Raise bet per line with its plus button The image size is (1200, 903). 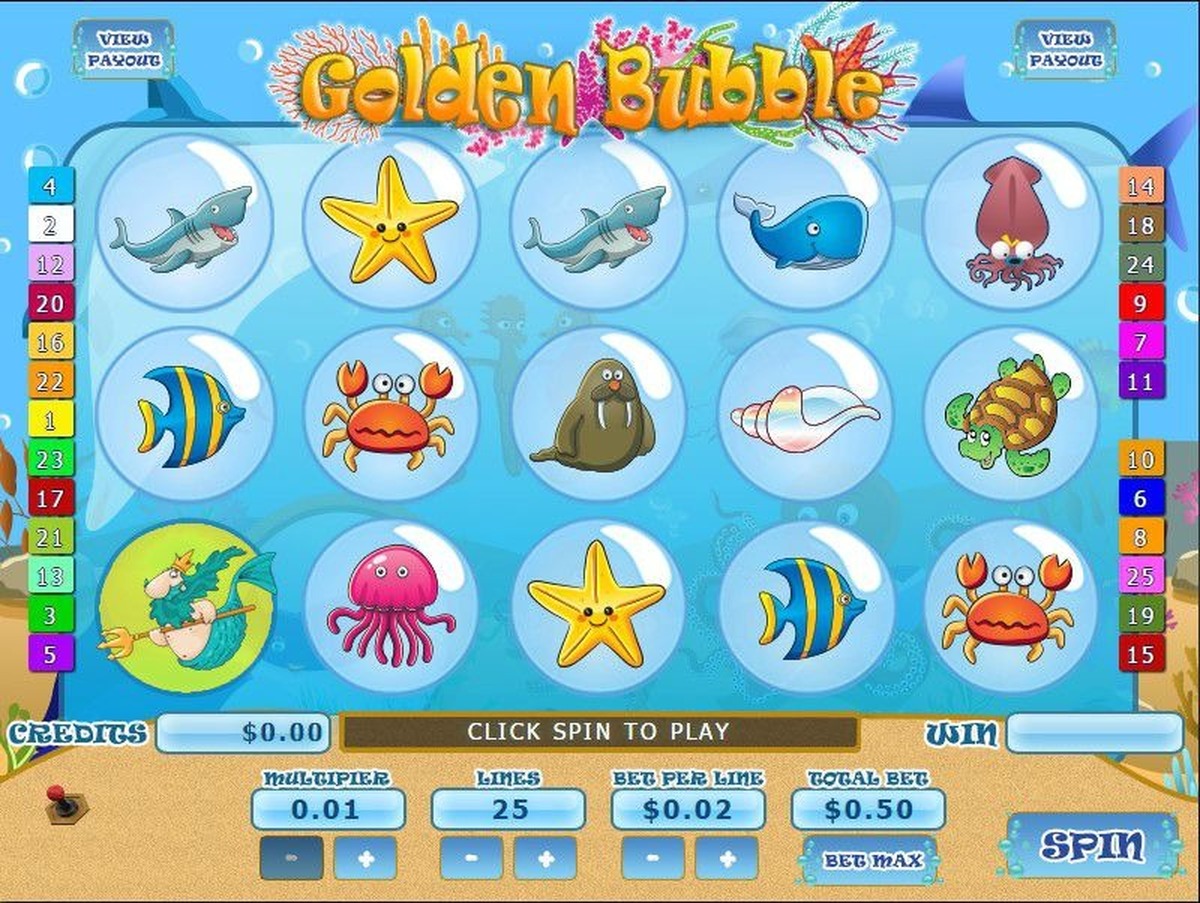[x=726, y=858]
